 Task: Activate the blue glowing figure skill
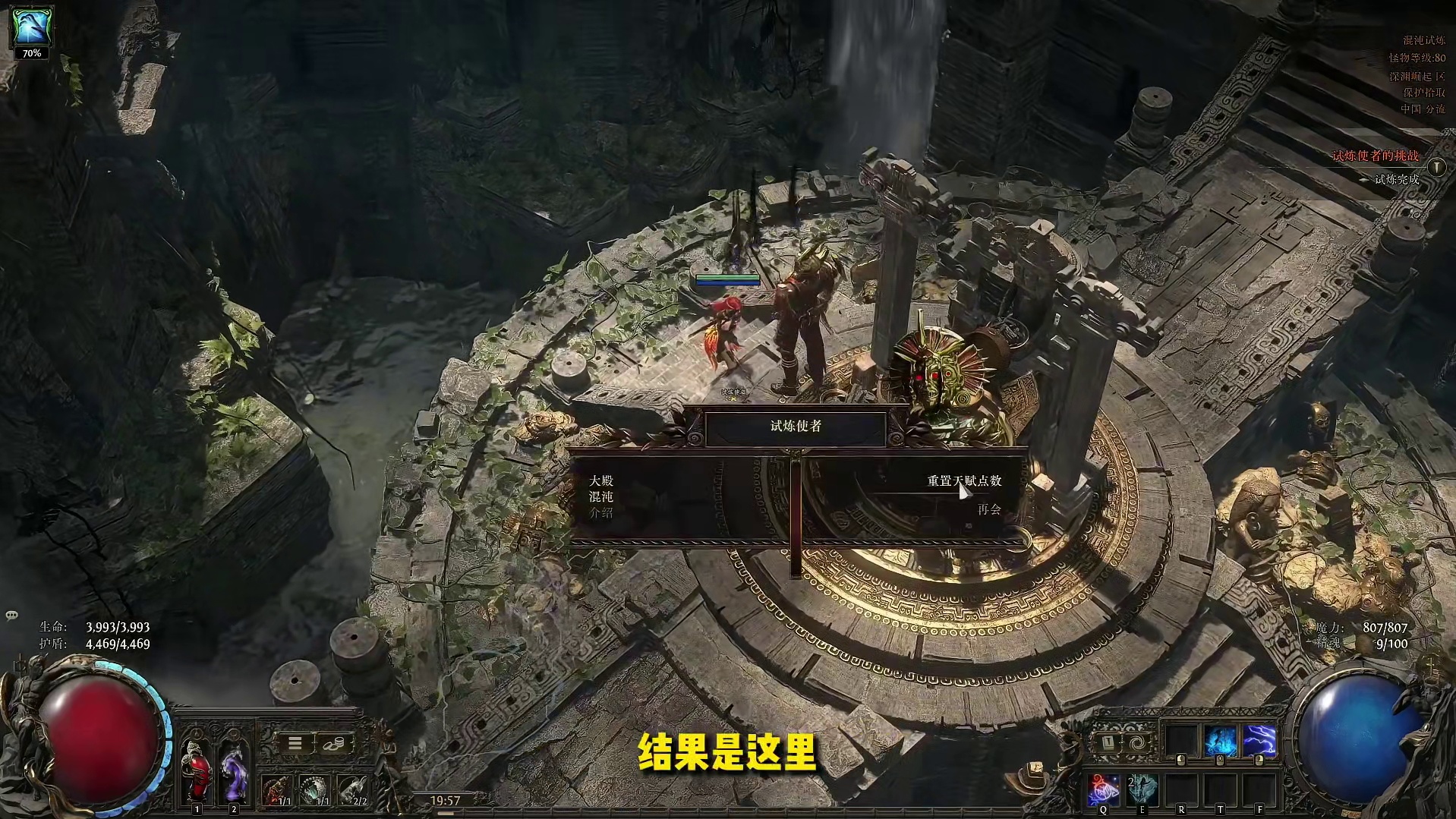coord(1221,742)
